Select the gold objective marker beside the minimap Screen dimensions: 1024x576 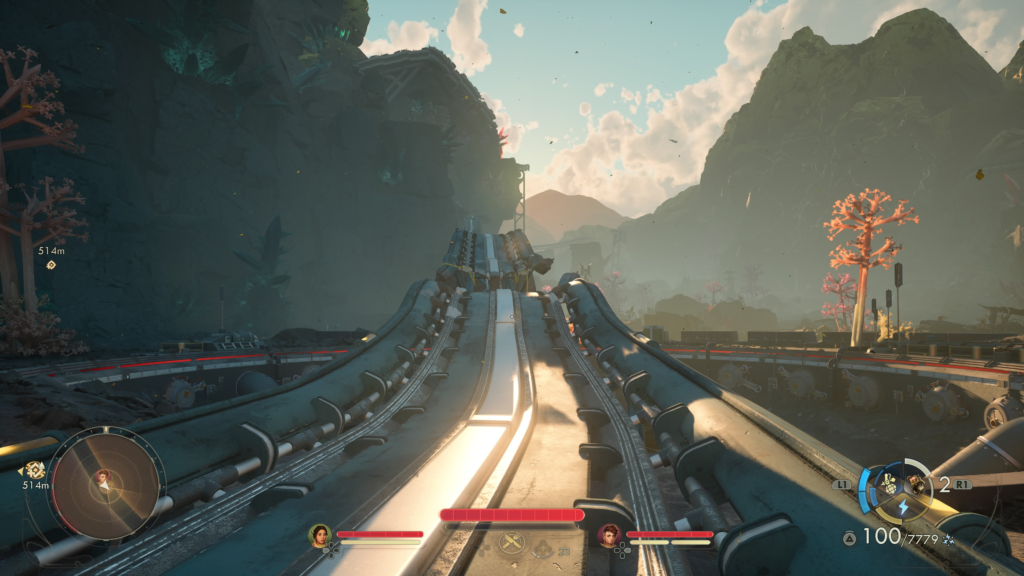point(36,469)
